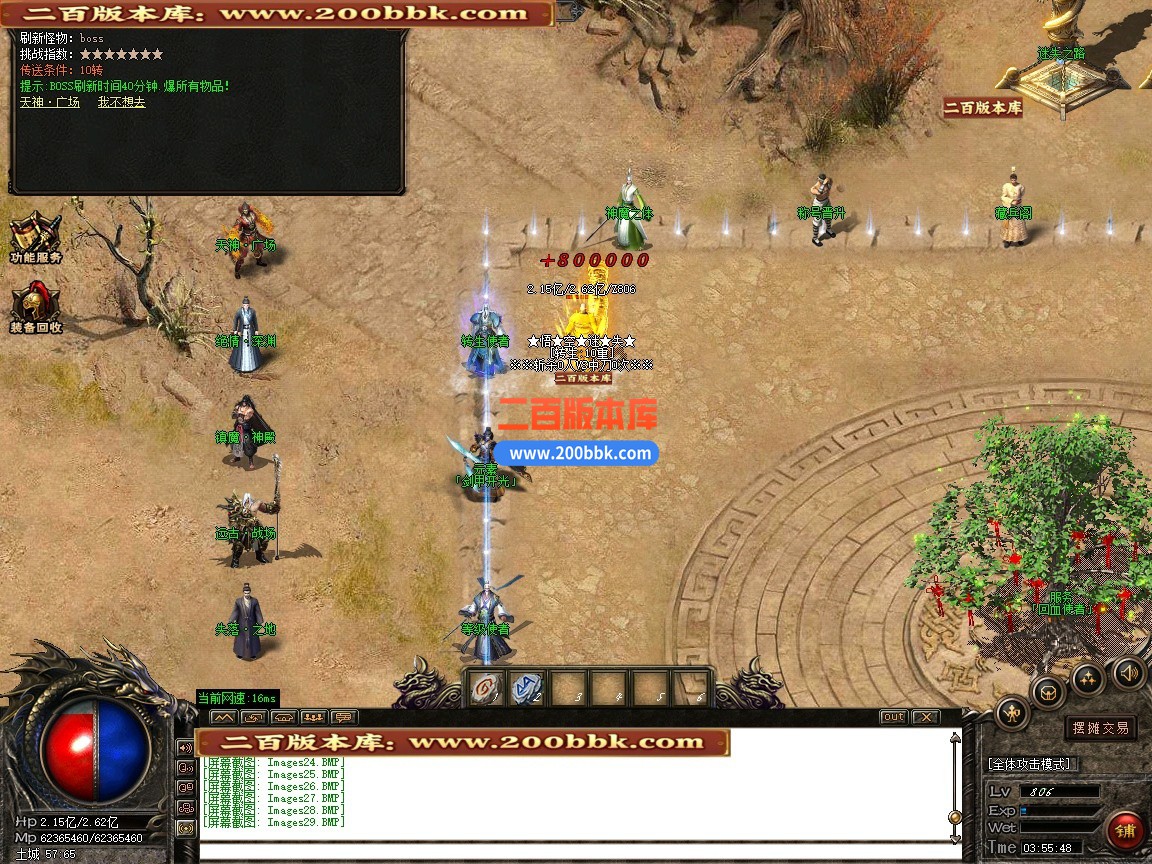Click the 'out' button above the chat
Image resolution: width=1152 pixels, height=864 pixels.
tap(893, 717)
